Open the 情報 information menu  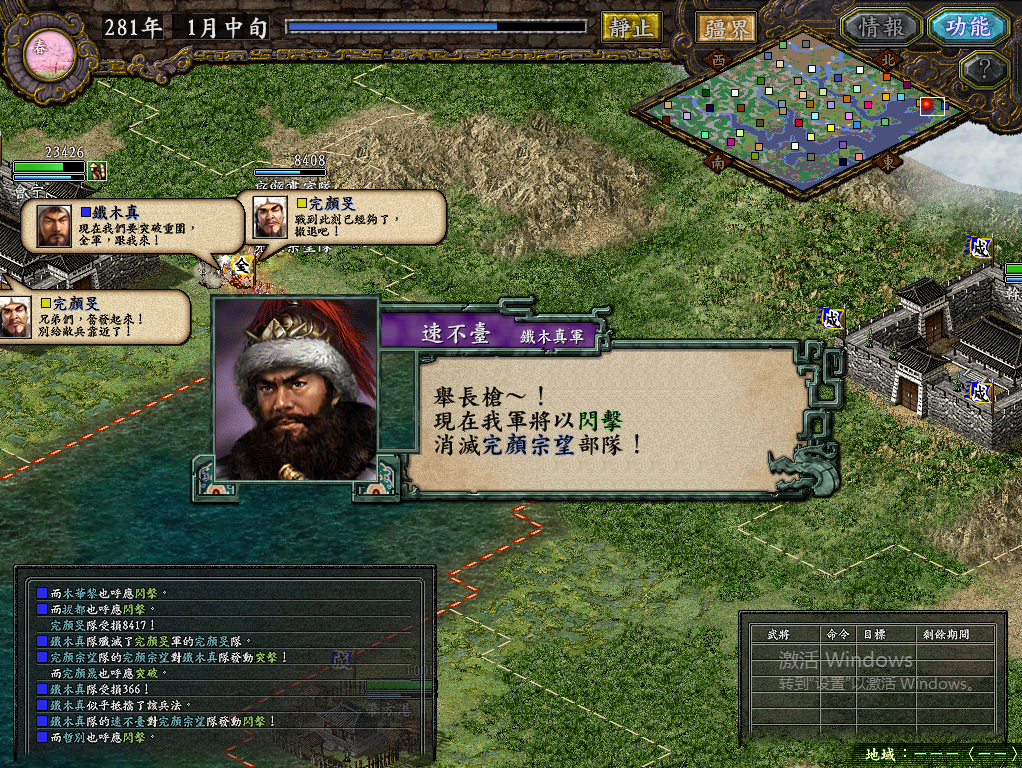[879, 27]
